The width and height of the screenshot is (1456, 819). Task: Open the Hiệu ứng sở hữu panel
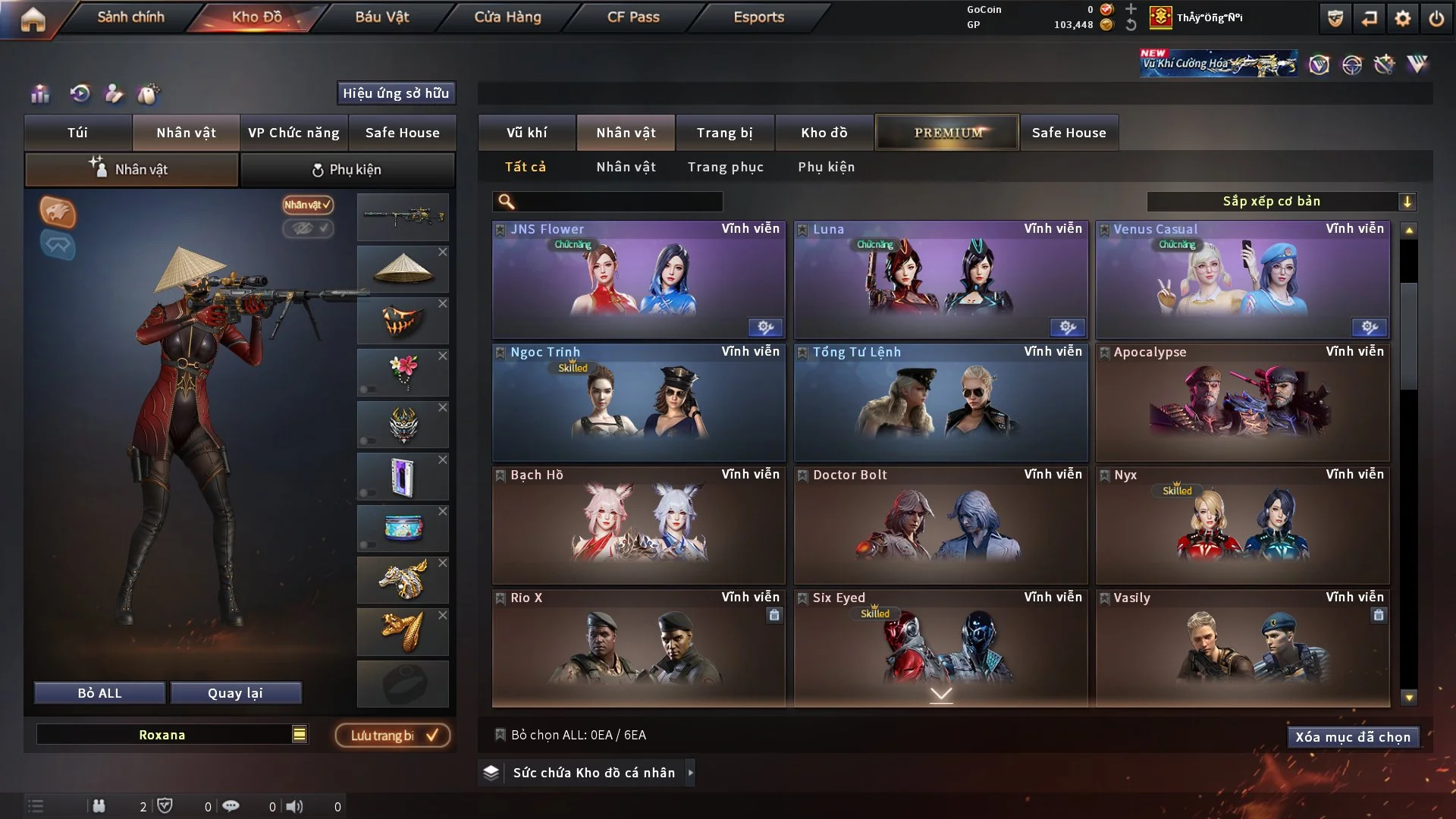(396, 93)
